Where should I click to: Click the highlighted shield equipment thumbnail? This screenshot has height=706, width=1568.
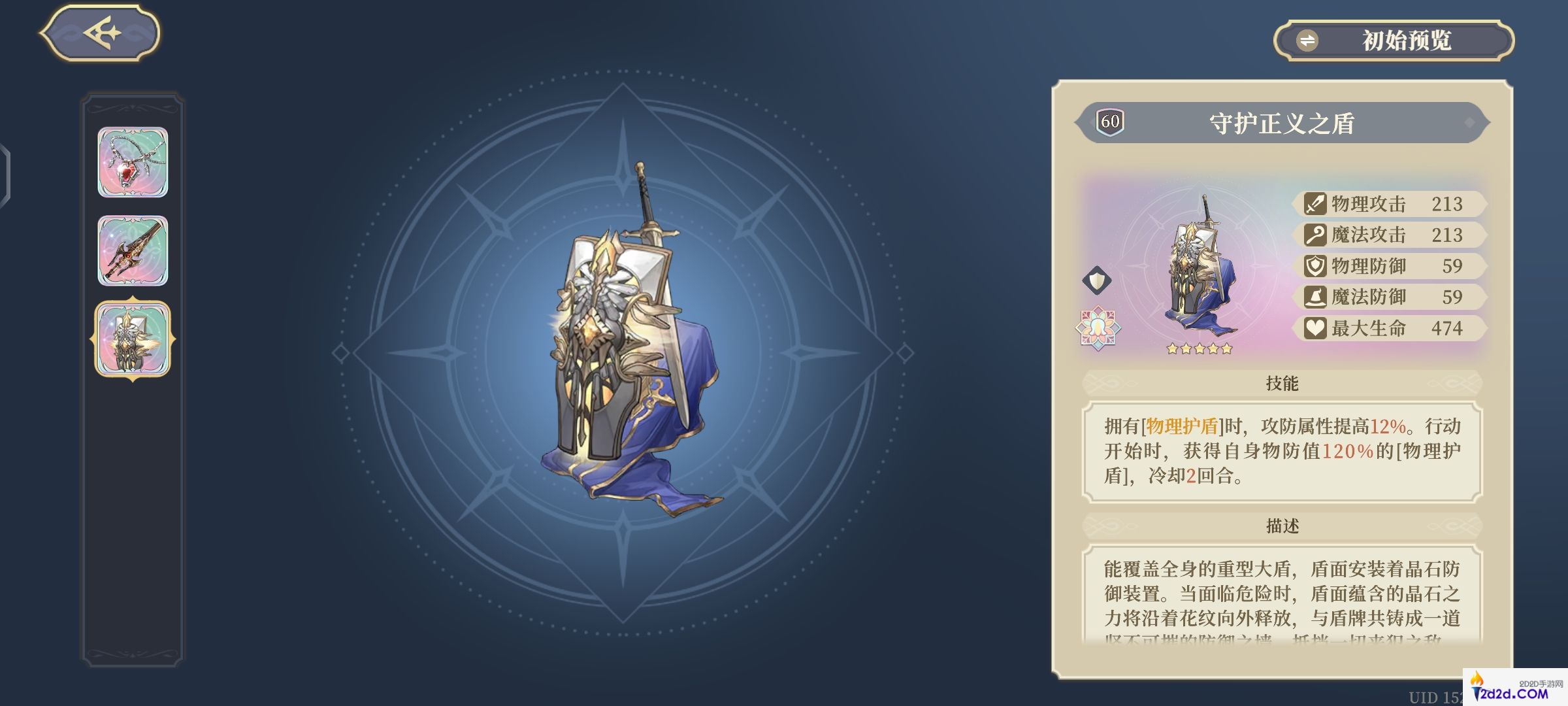[132, 337]
